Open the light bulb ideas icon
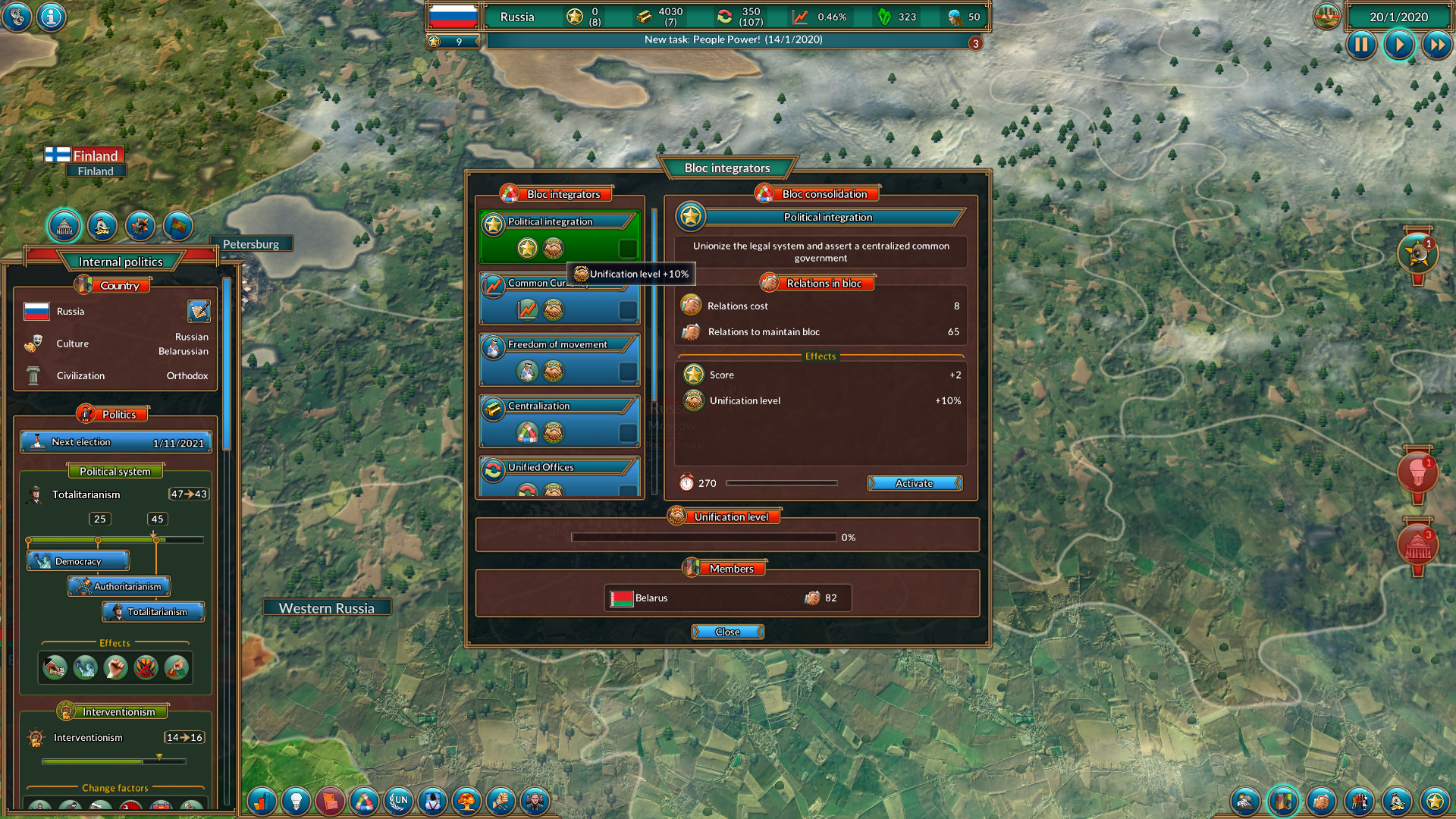The width and height of the screenshot is (1456, 819). click(297, 801)
